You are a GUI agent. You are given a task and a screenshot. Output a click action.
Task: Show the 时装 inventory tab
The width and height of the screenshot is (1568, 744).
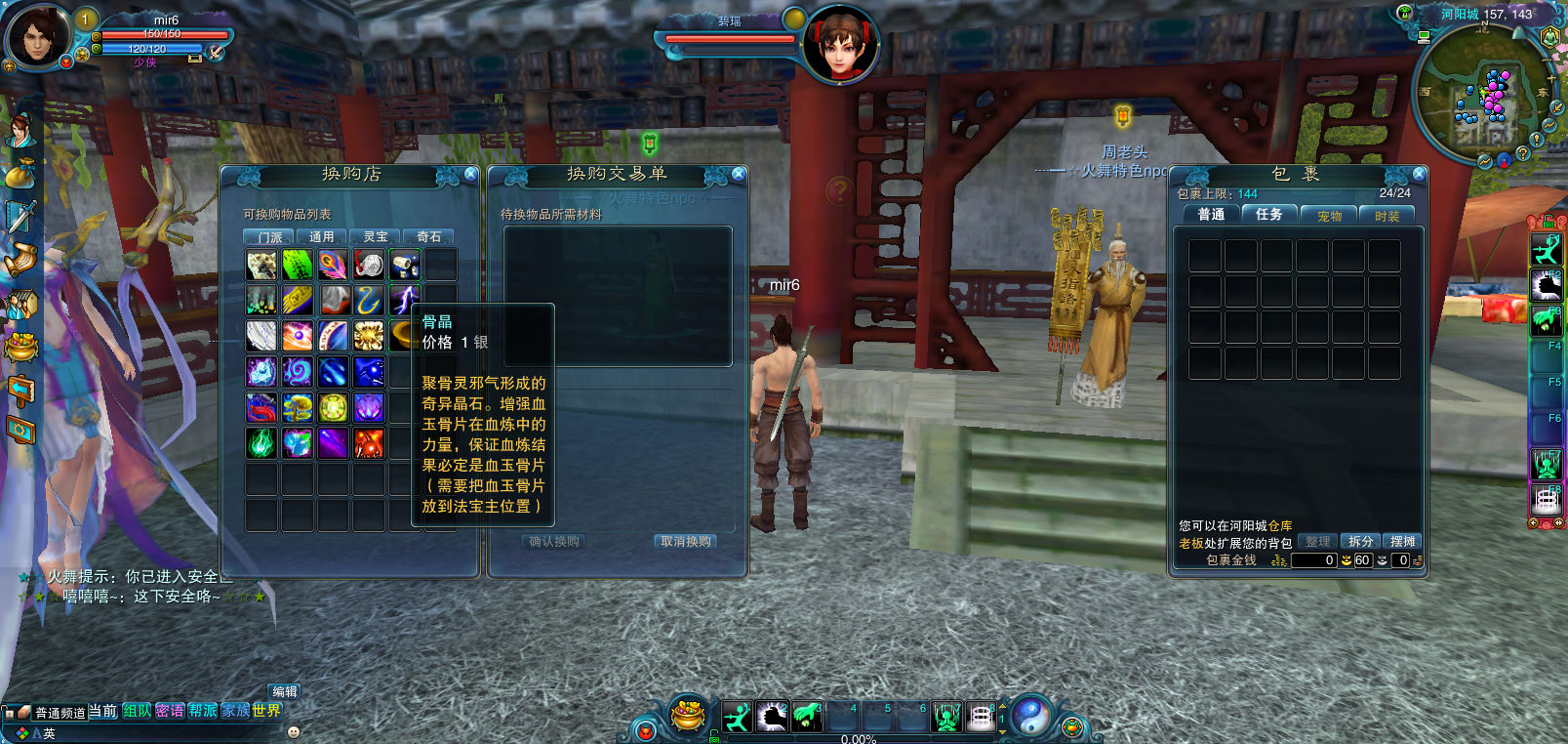(x=1387, y=216)
